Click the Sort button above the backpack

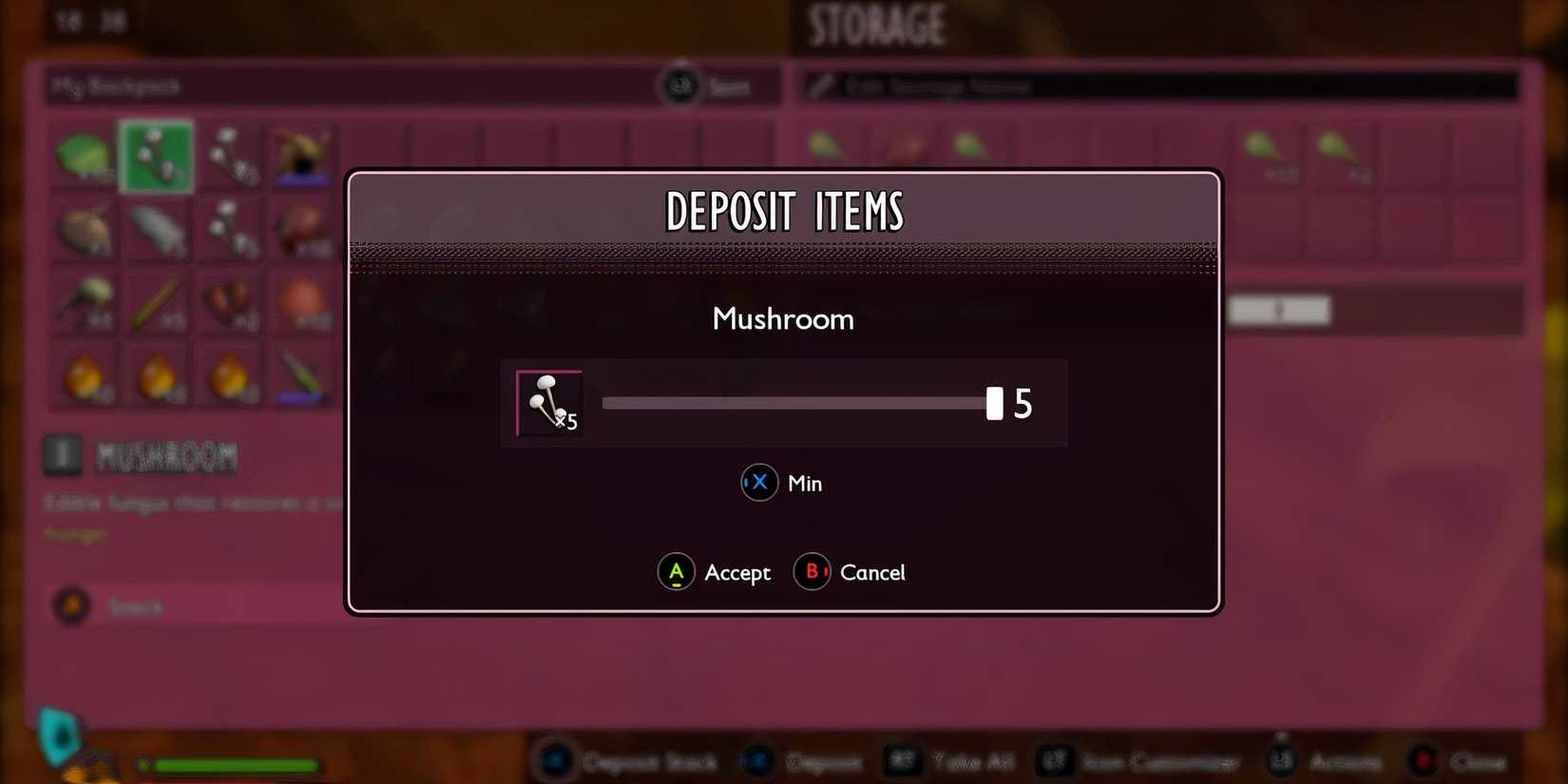tap(703, 86)
